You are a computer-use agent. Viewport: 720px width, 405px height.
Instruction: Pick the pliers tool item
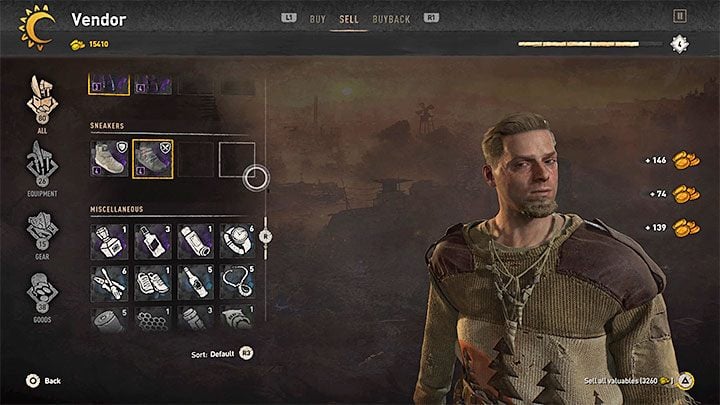click(108, 283)
